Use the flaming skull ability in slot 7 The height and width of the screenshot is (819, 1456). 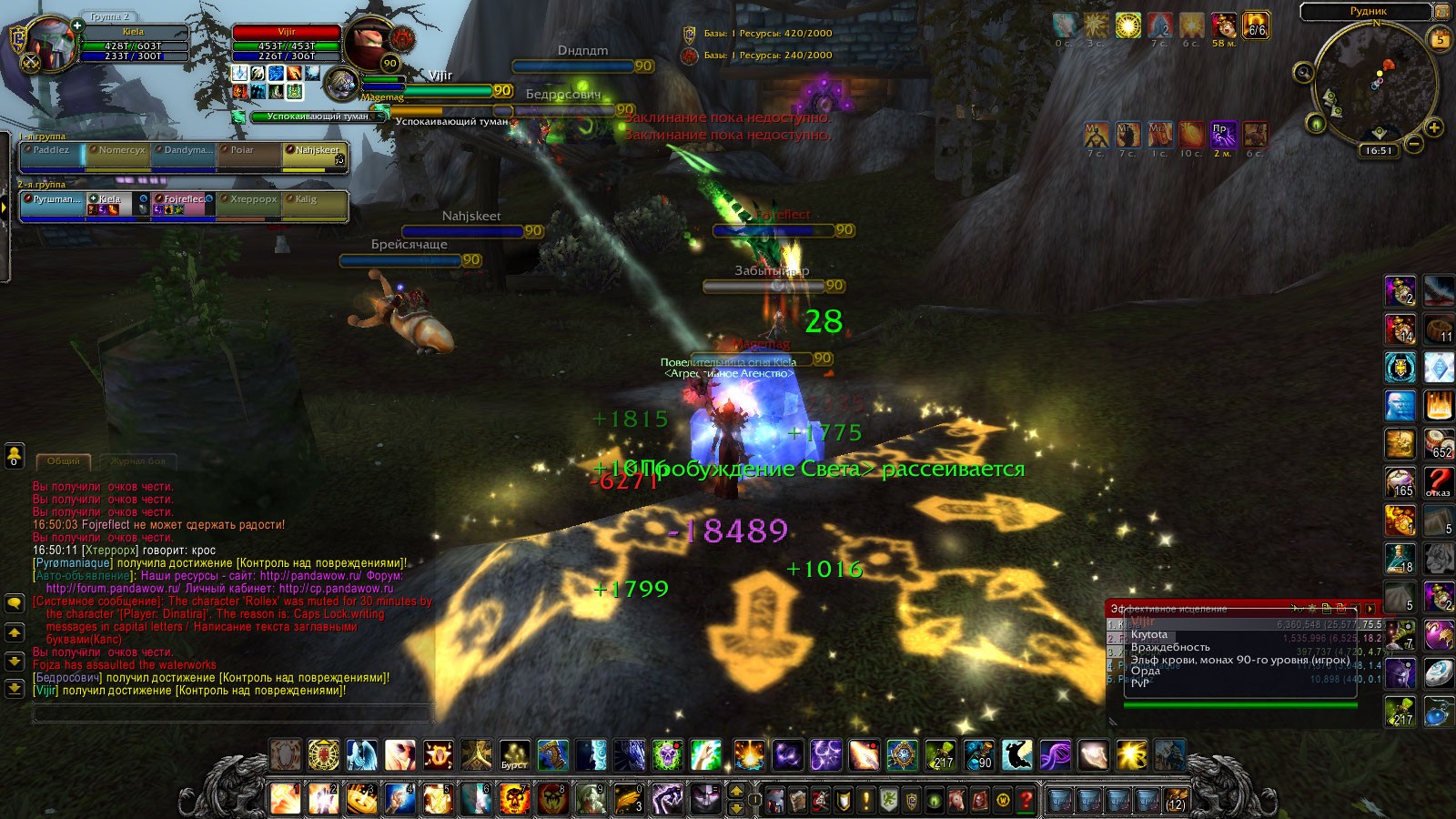click(514, 799)
